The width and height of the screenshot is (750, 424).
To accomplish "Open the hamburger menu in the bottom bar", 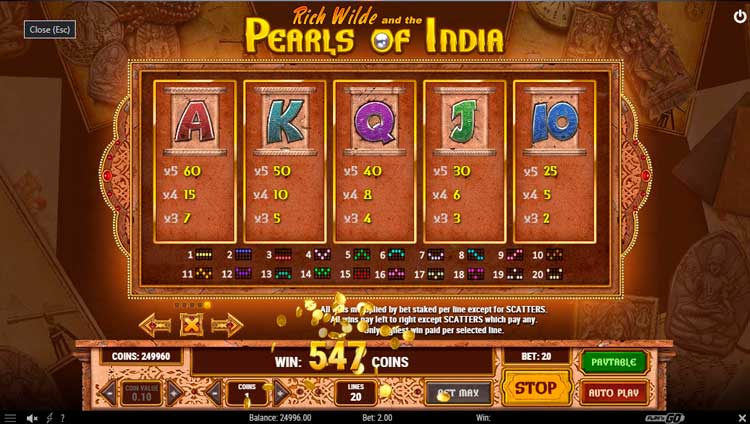I will 10,417.
